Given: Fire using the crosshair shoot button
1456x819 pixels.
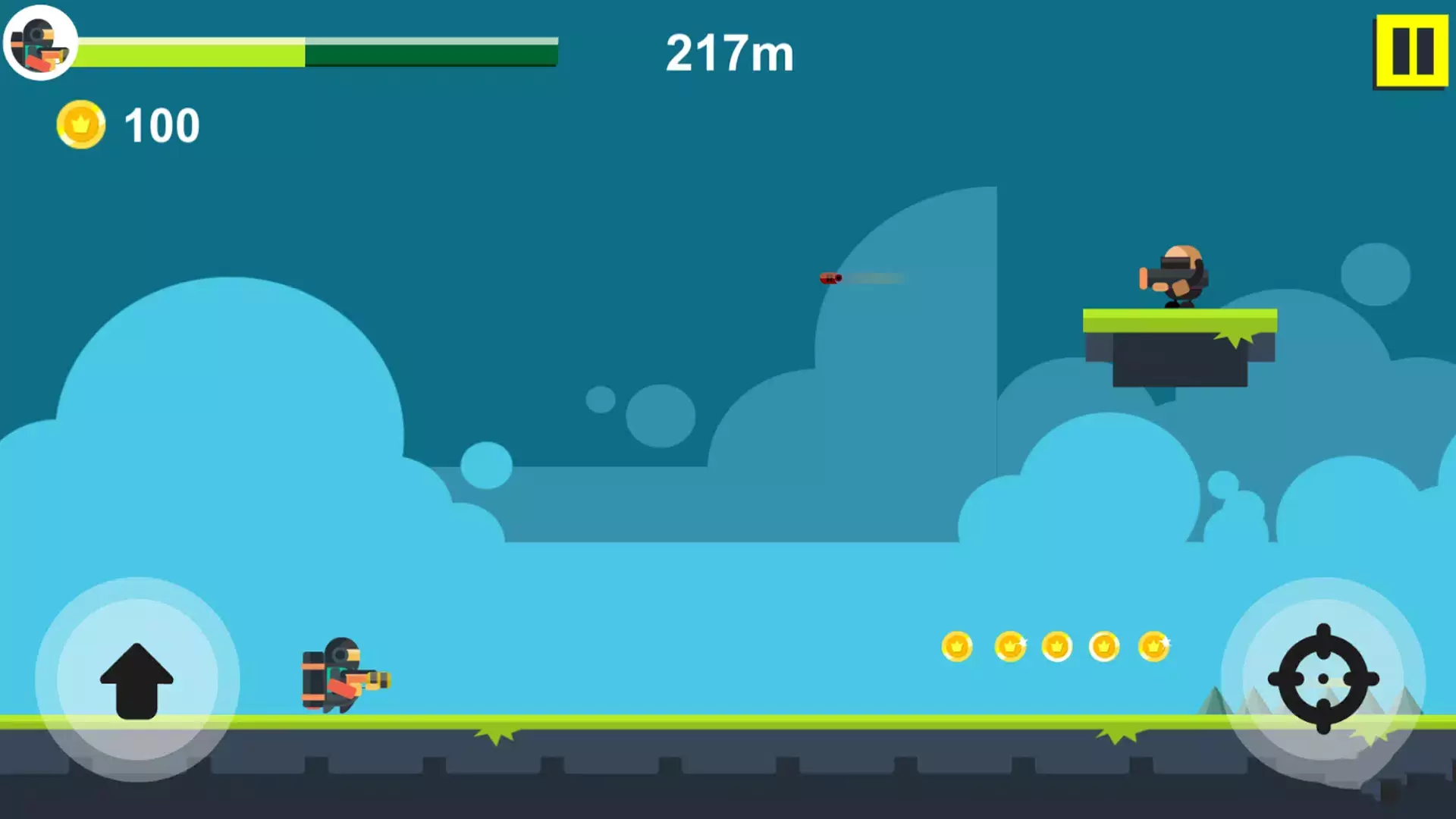Looking at the screenshot, I should tap(1323, 679).
